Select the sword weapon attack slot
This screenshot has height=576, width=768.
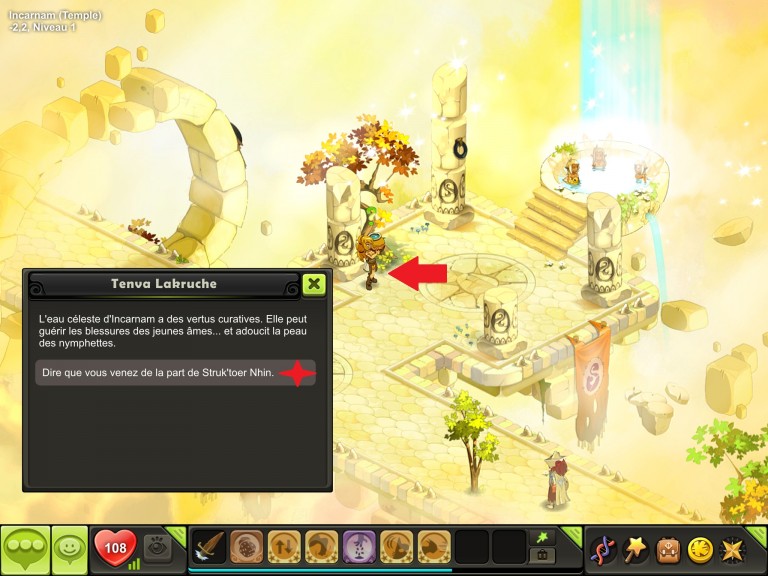point(209,548)
